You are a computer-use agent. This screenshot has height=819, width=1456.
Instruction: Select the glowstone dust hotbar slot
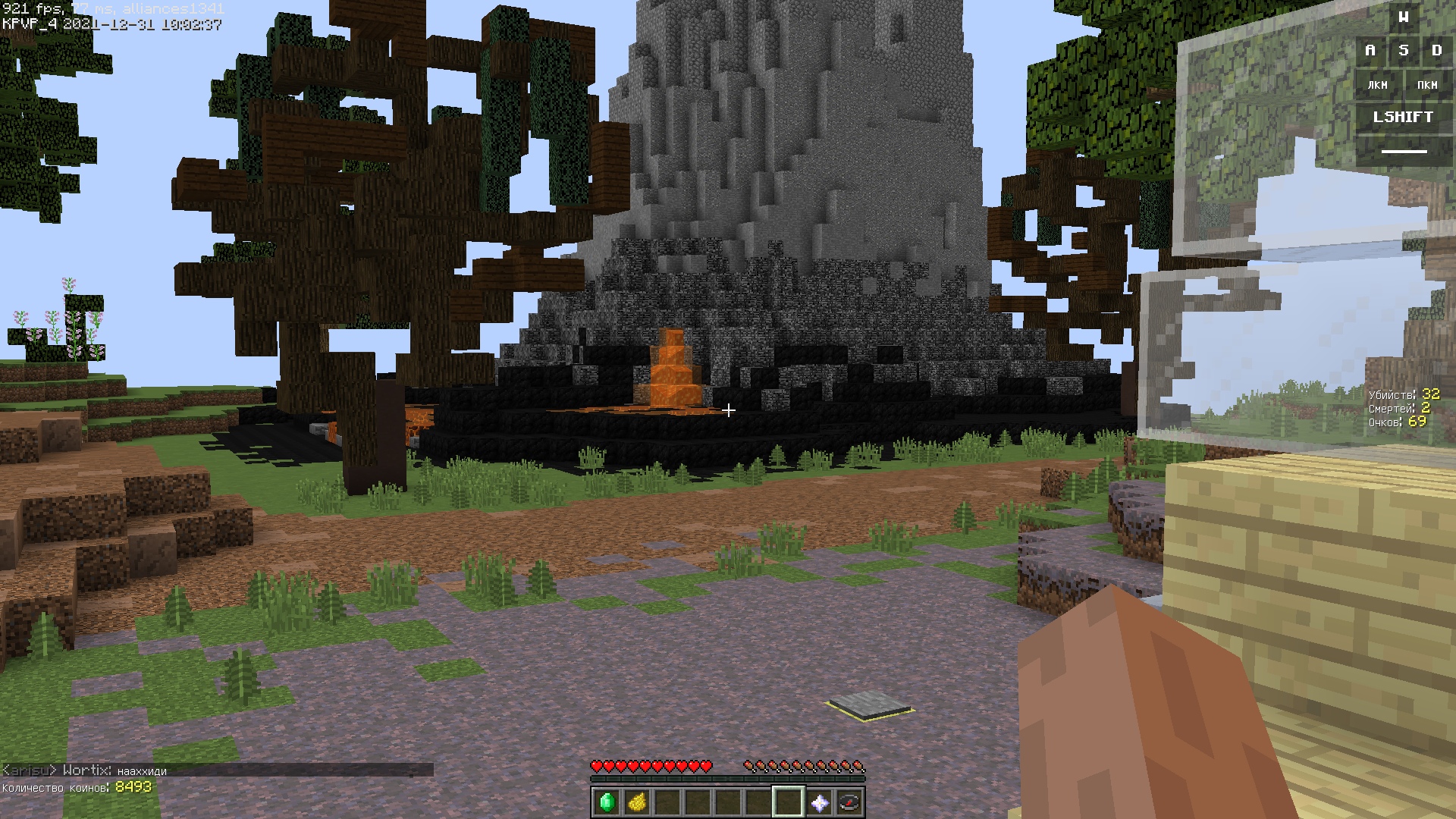637,802
